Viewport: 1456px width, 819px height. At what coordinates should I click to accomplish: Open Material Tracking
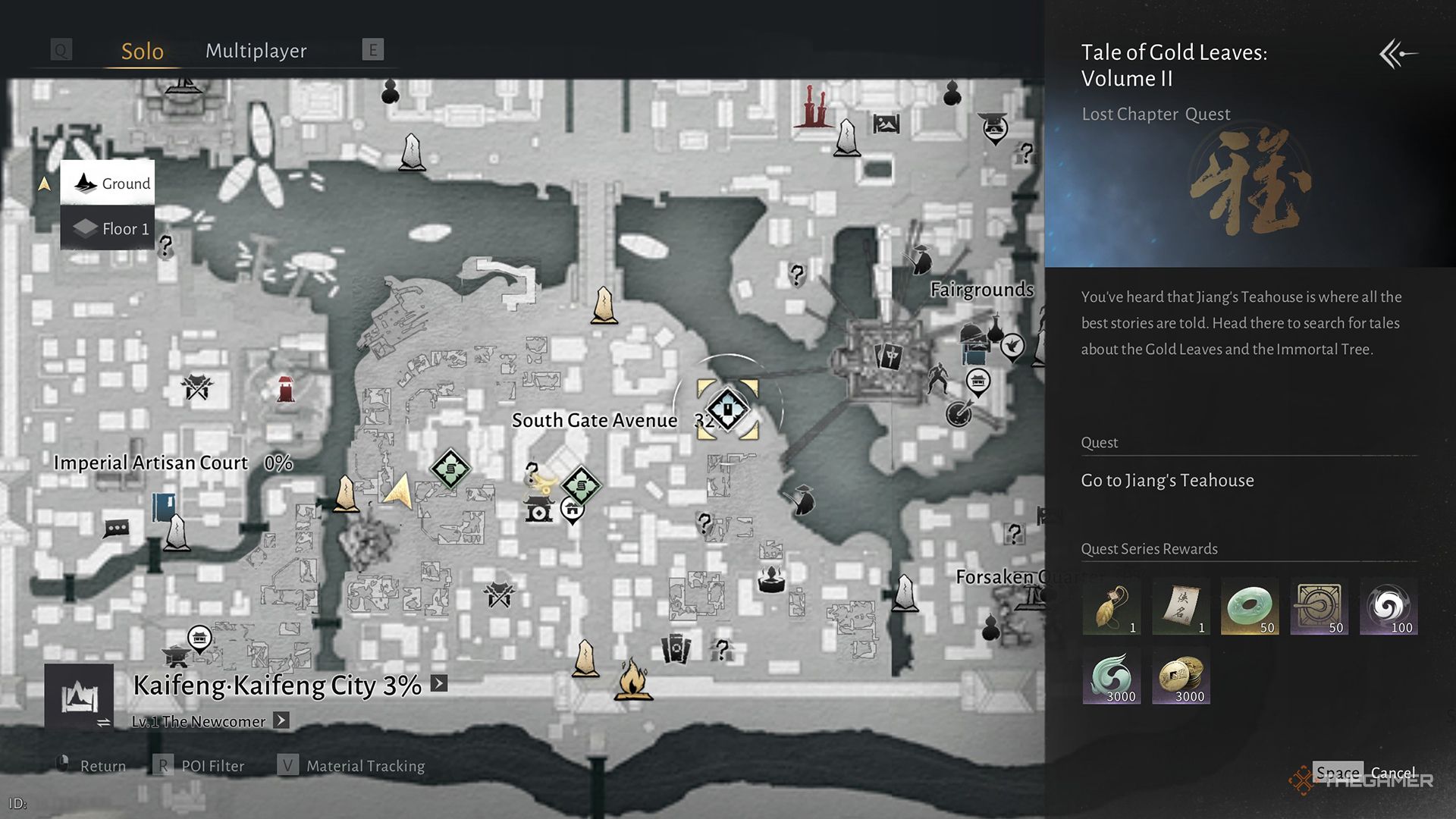point(365,766)
